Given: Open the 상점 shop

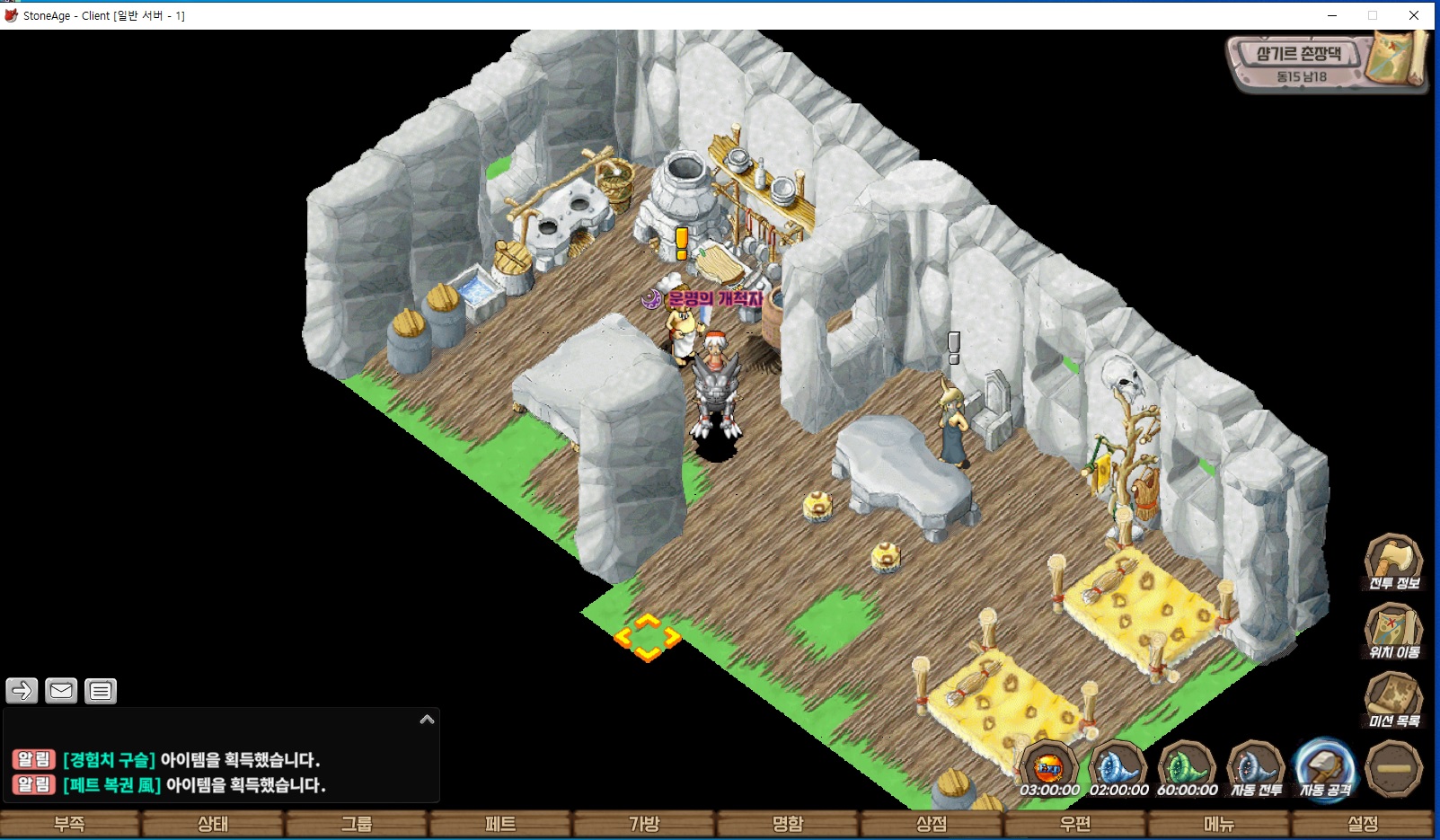Looking at the screenshot, I should point(932,824).
